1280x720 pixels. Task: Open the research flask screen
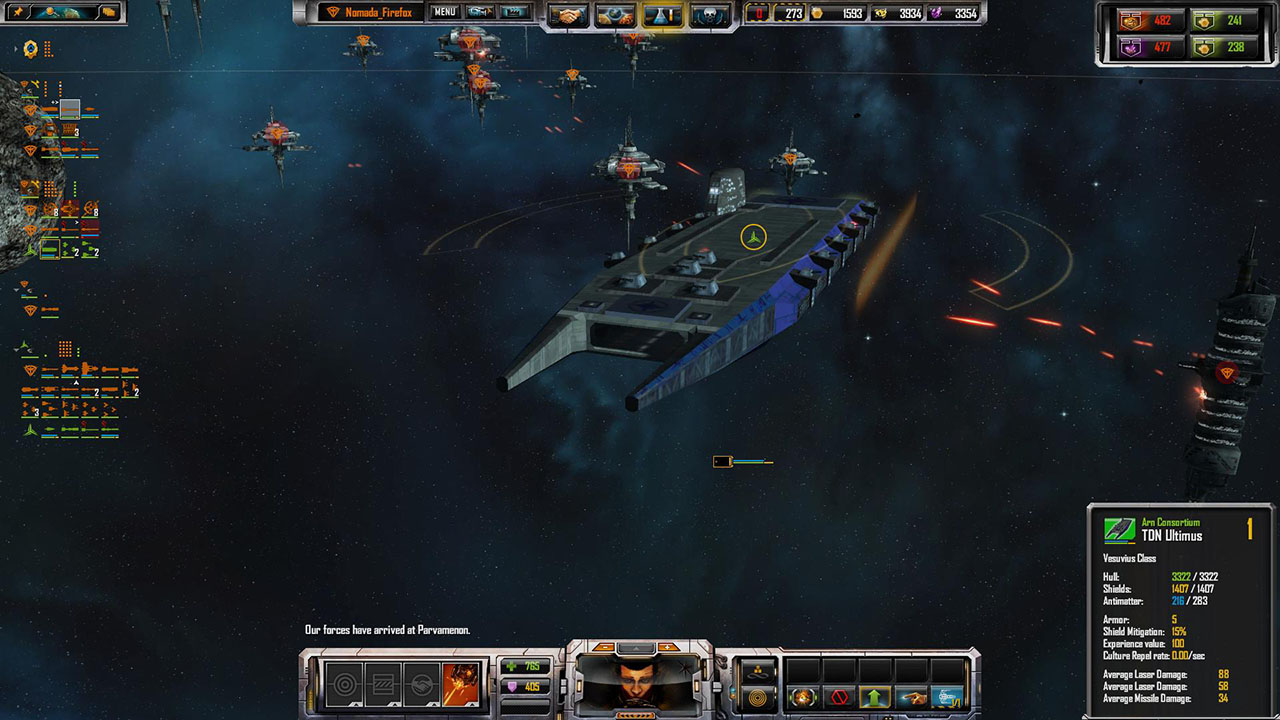click(x=661, y=15)
